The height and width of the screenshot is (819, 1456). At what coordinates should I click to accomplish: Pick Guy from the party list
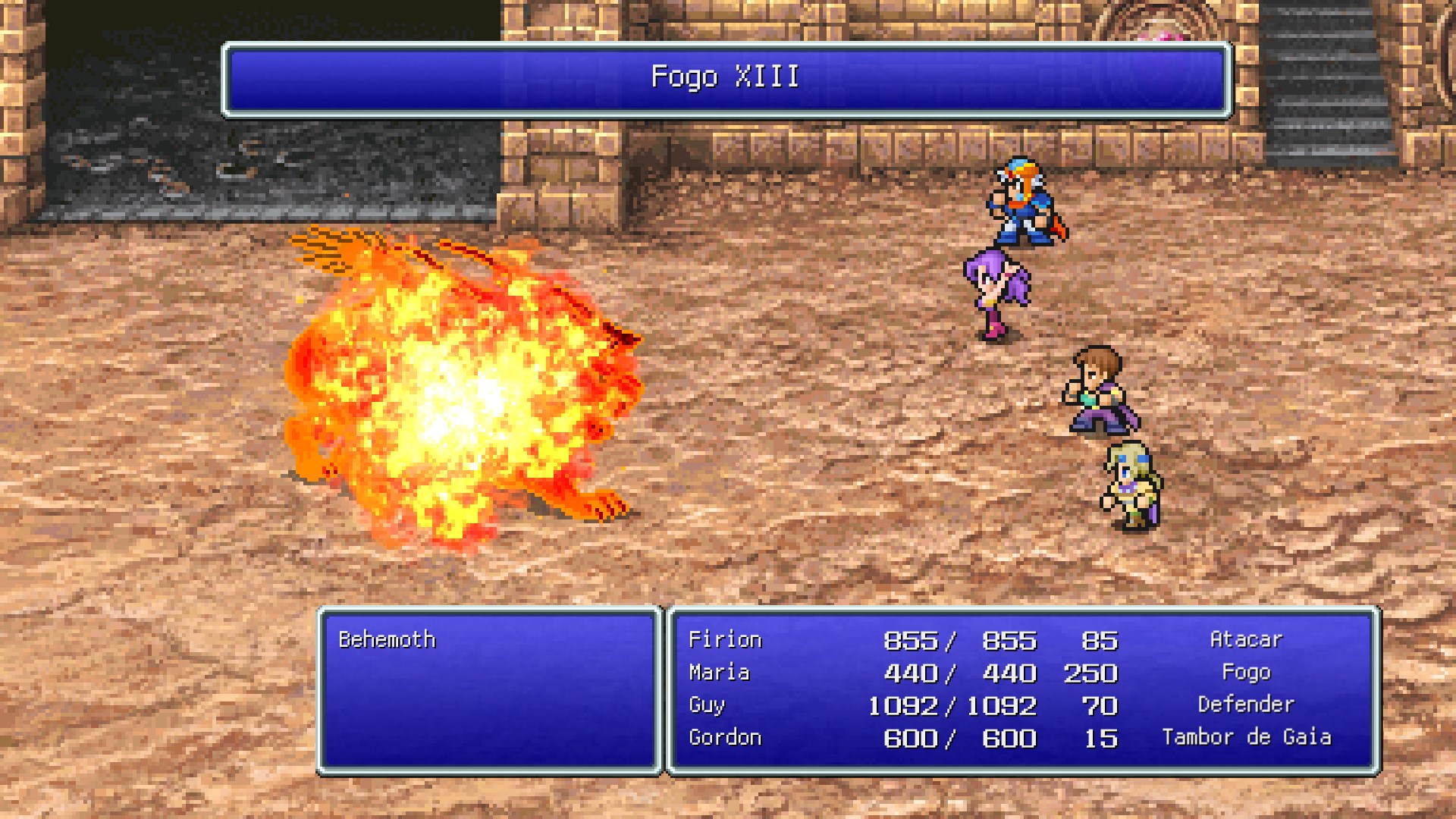707,705
